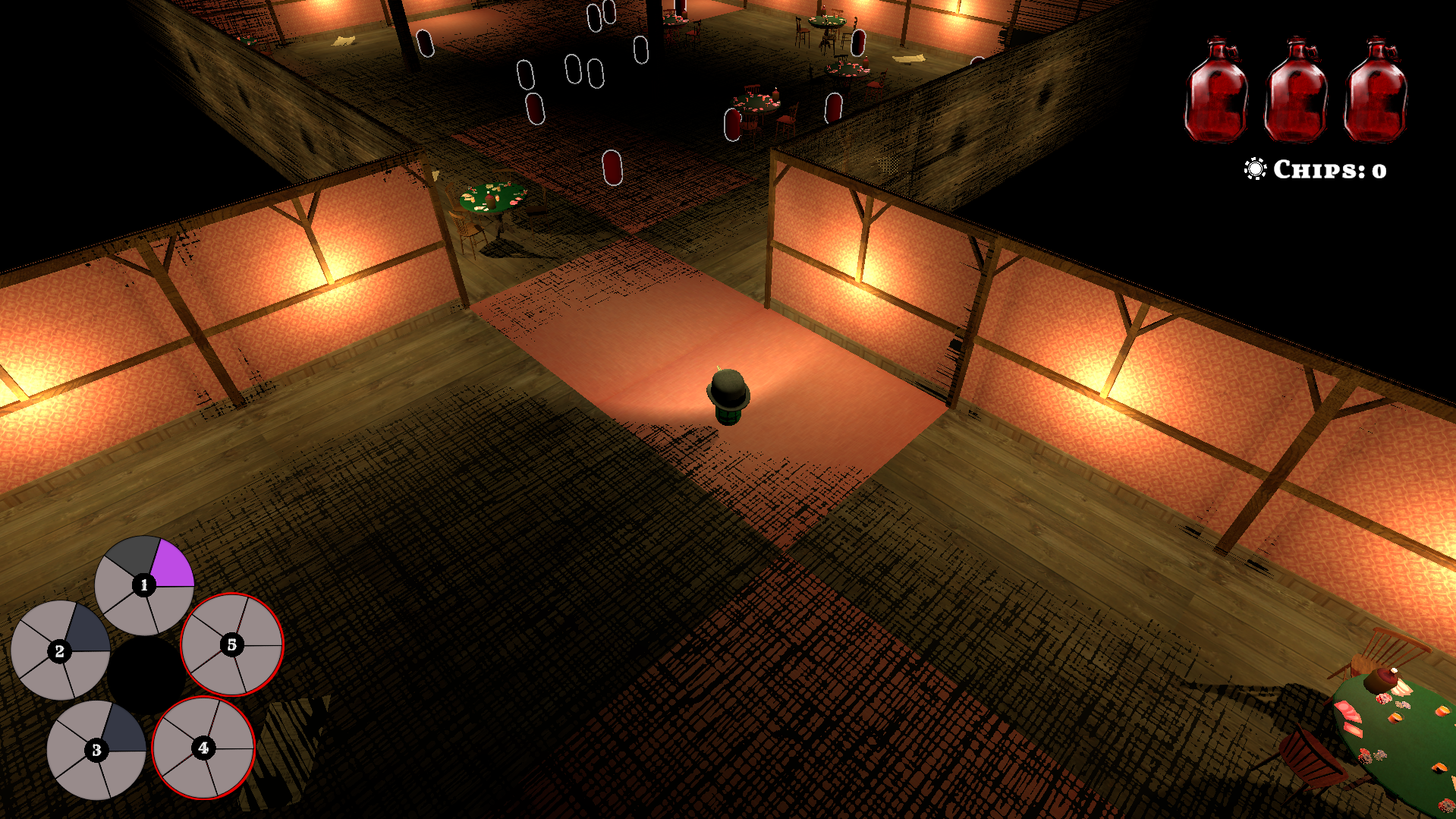Pick cylinder slot number 3
1456x819 pixels.
[x=96, y=750]
